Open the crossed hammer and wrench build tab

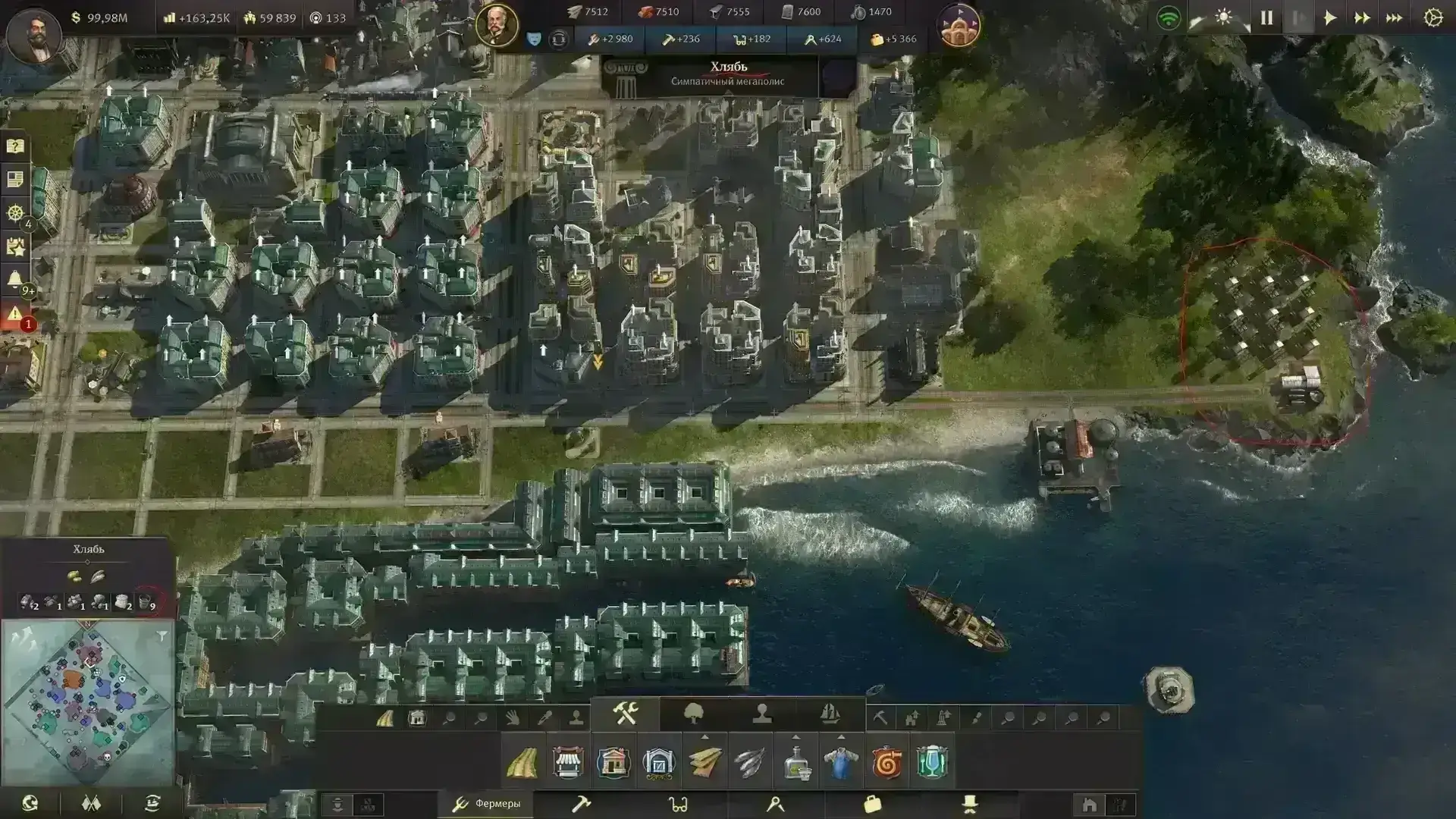[x=626, y=714]
